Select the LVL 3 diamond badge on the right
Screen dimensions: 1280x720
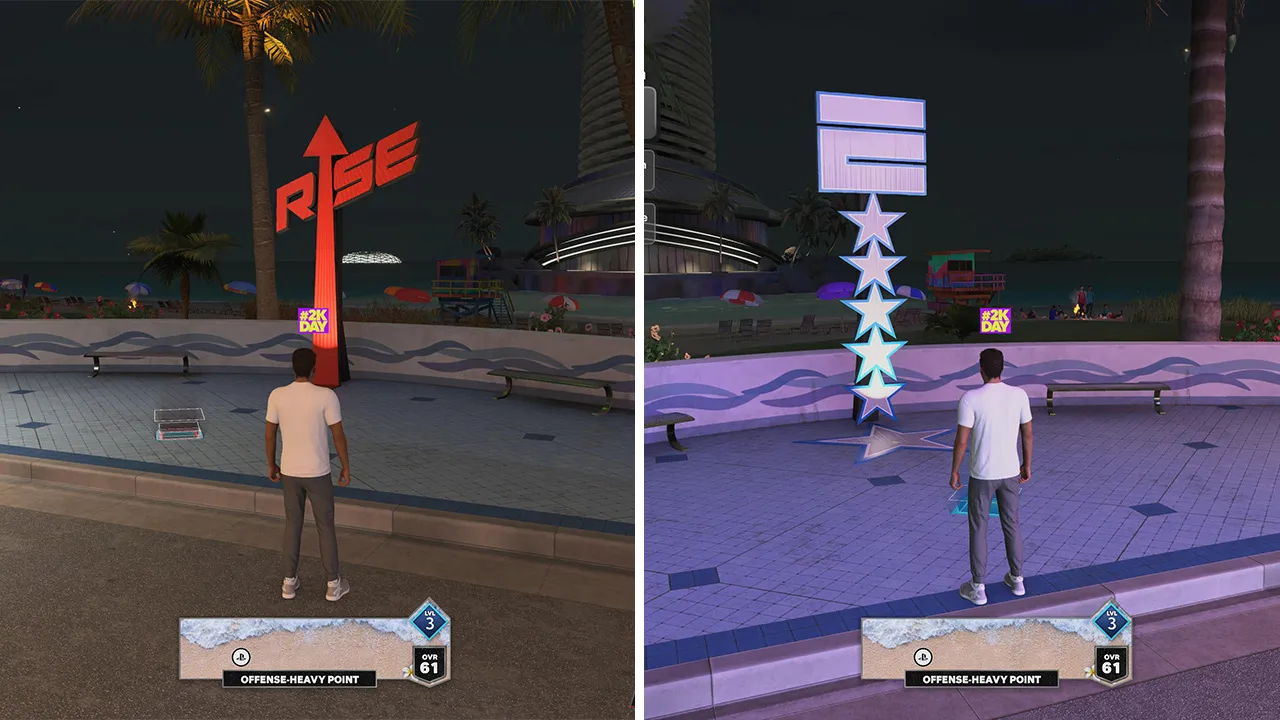(x=1113, y=623)
